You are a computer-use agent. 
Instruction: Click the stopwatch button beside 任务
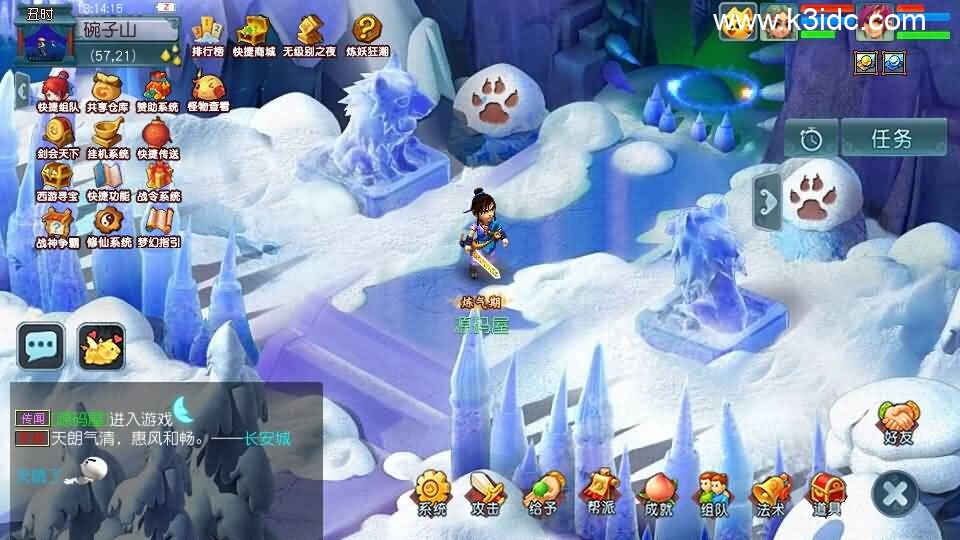811,139
